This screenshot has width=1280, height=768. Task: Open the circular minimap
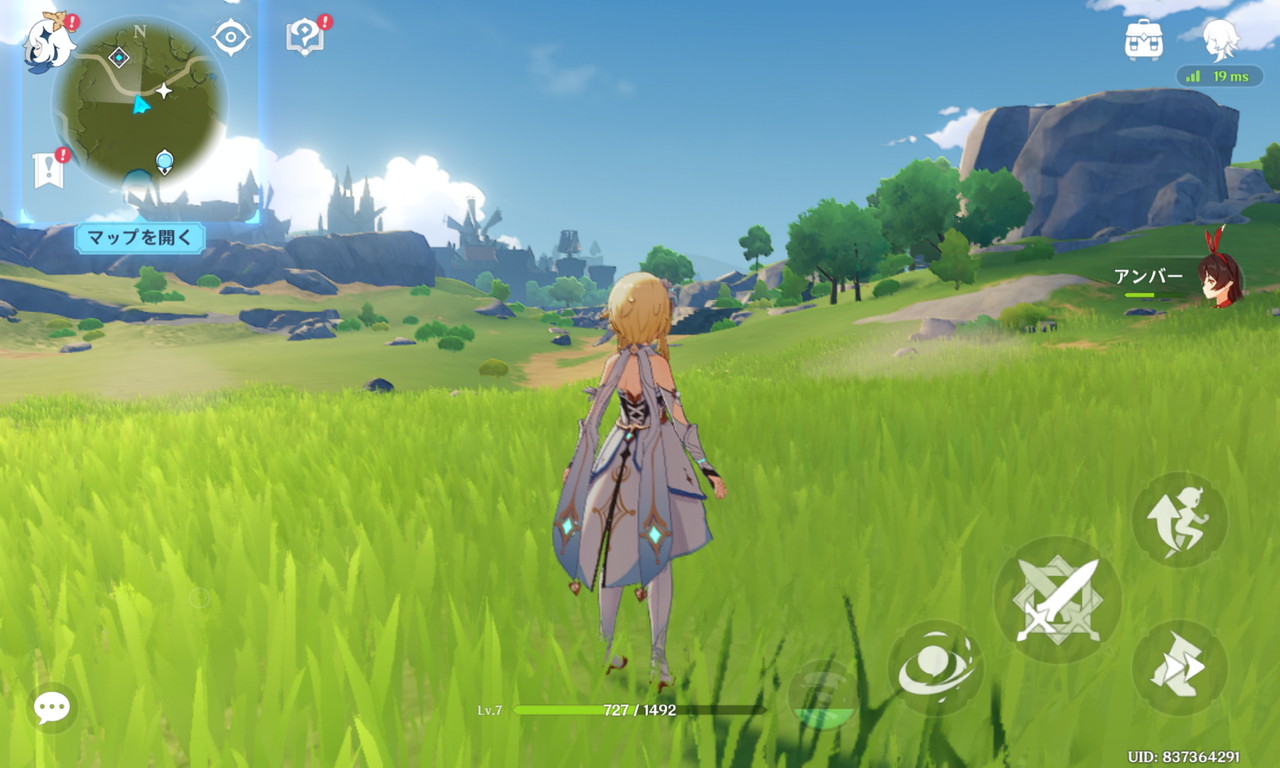[140, 102]
